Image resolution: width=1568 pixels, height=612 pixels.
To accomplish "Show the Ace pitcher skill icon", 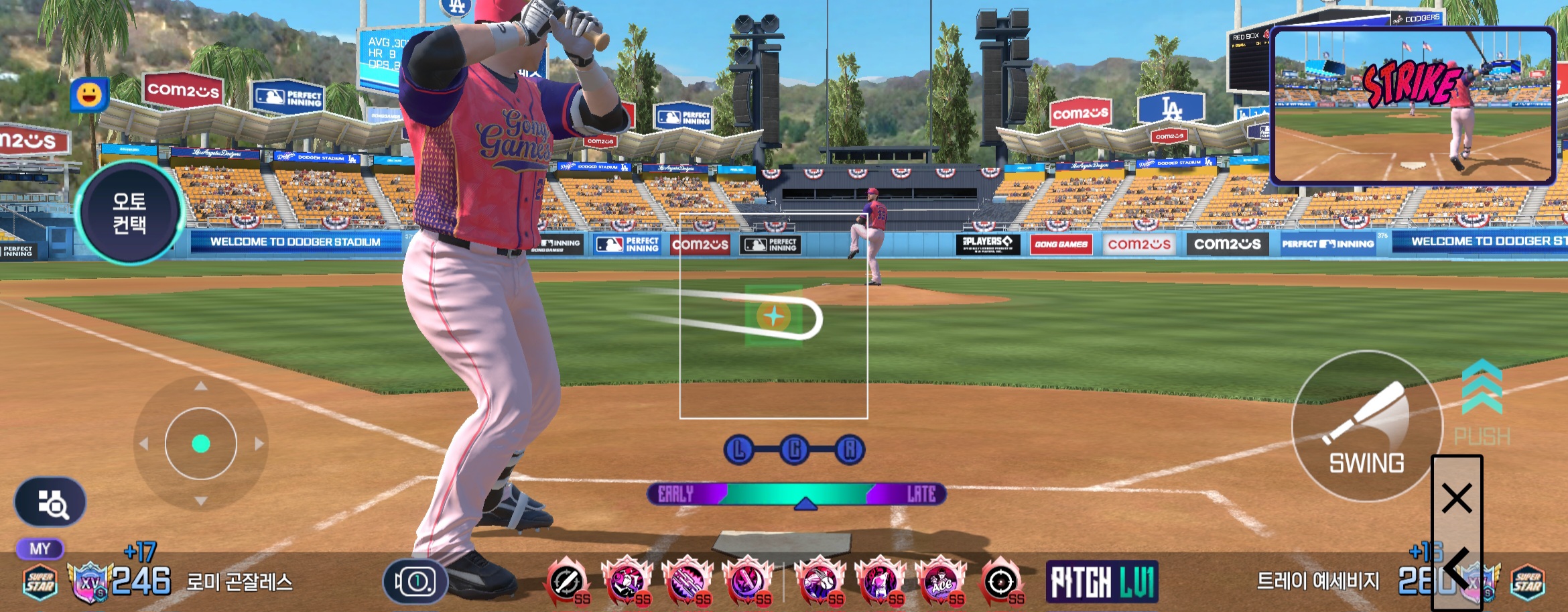I will click(940, 581).
